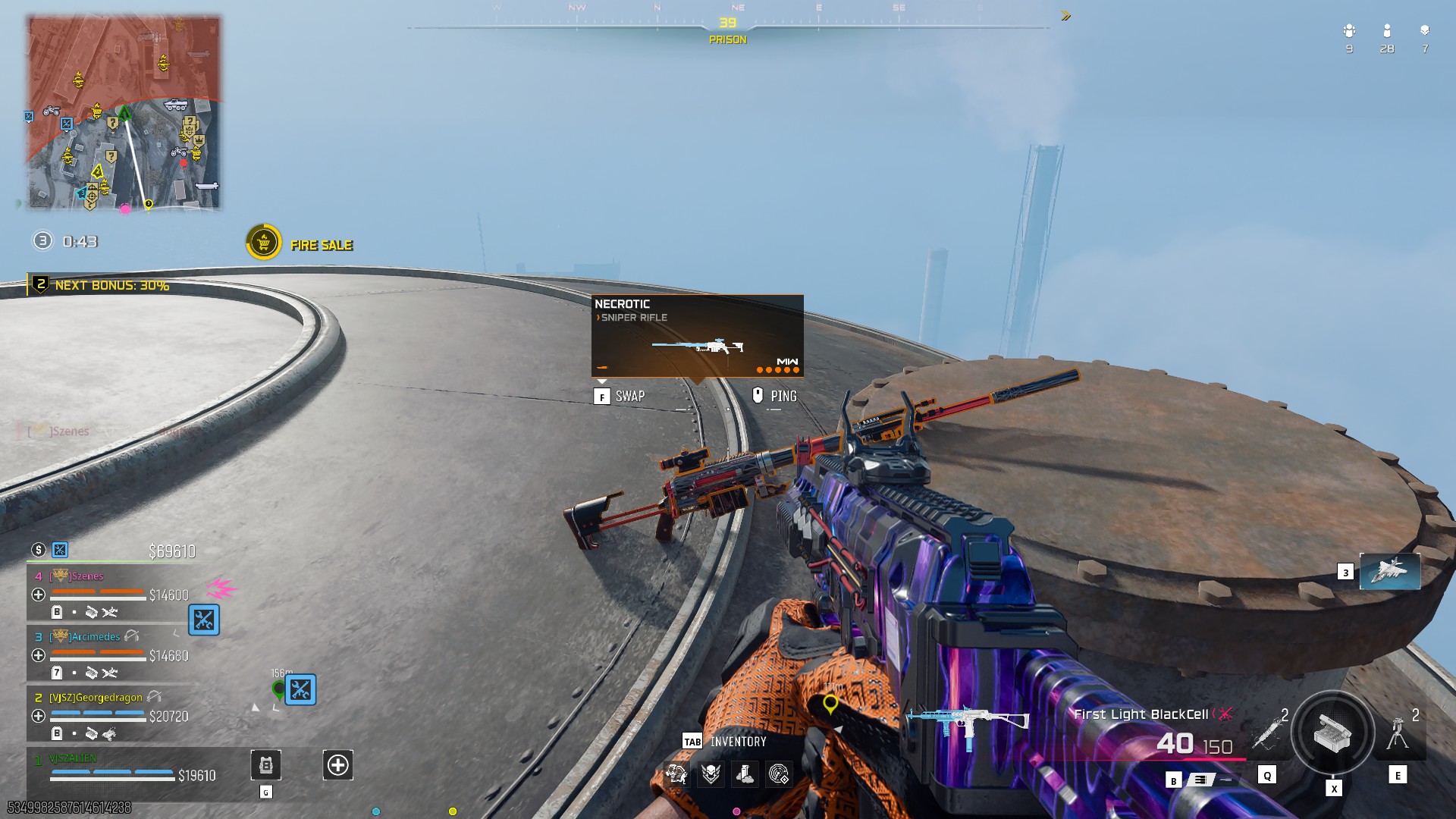
Task: Activate the jet airstrike killstreak
Action: click(x=1389, y=571)
